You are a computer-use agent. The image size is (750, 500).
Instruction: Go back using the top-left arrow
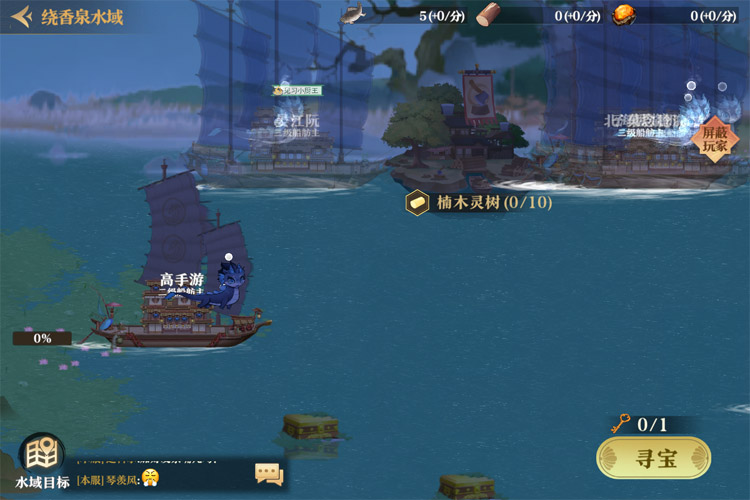click(x=20, y=17)
